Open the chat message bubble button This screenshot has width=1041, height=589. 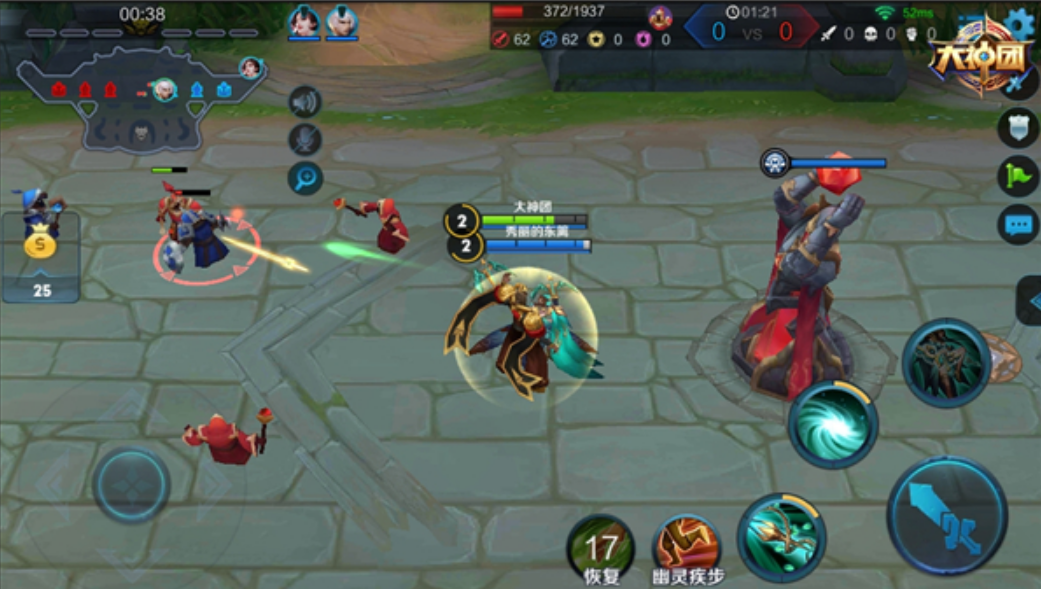tap(1017, 224)
